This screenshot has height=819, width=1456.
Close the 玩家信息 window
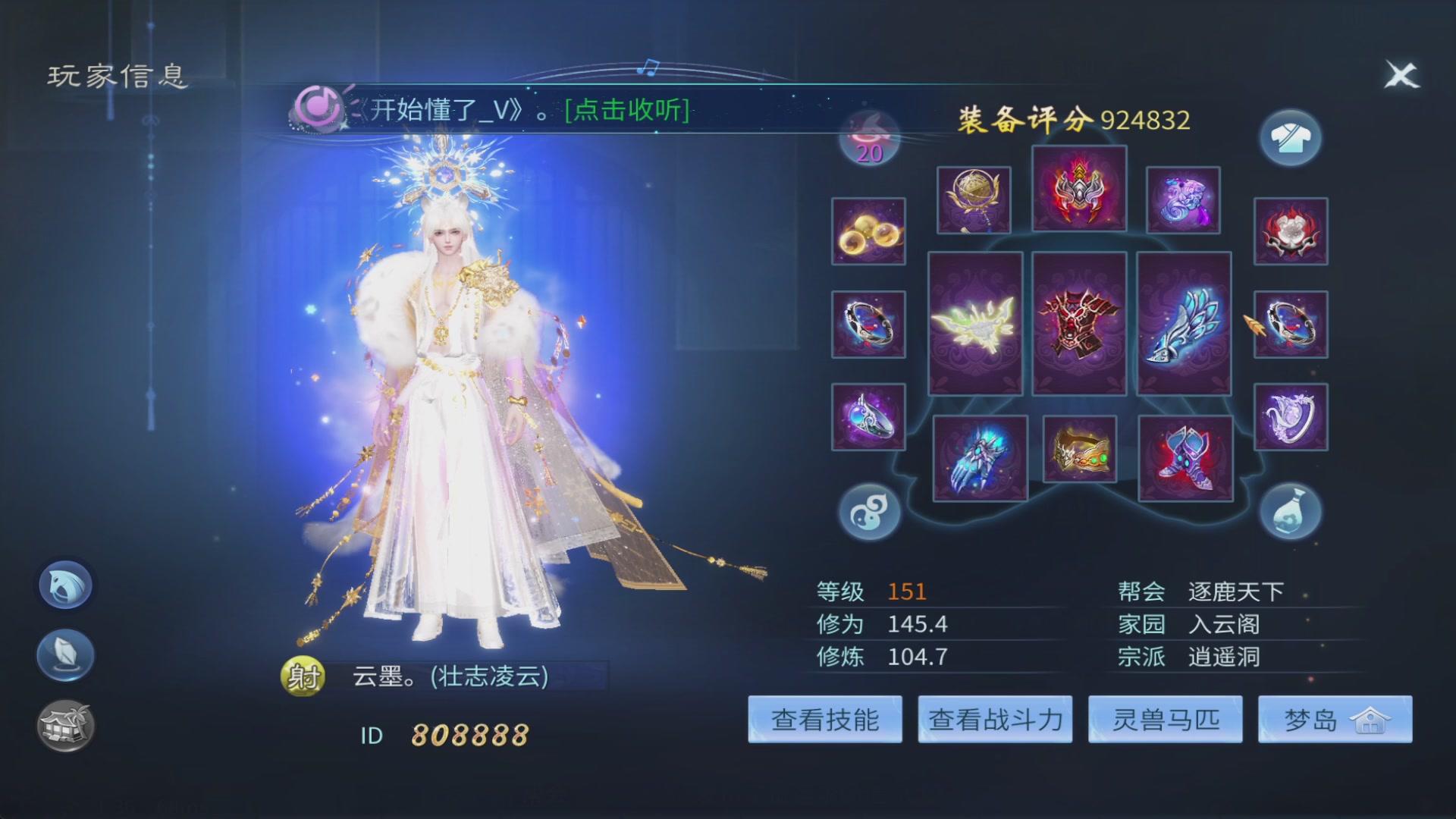pyautogui.click(x=1401, y=74)
